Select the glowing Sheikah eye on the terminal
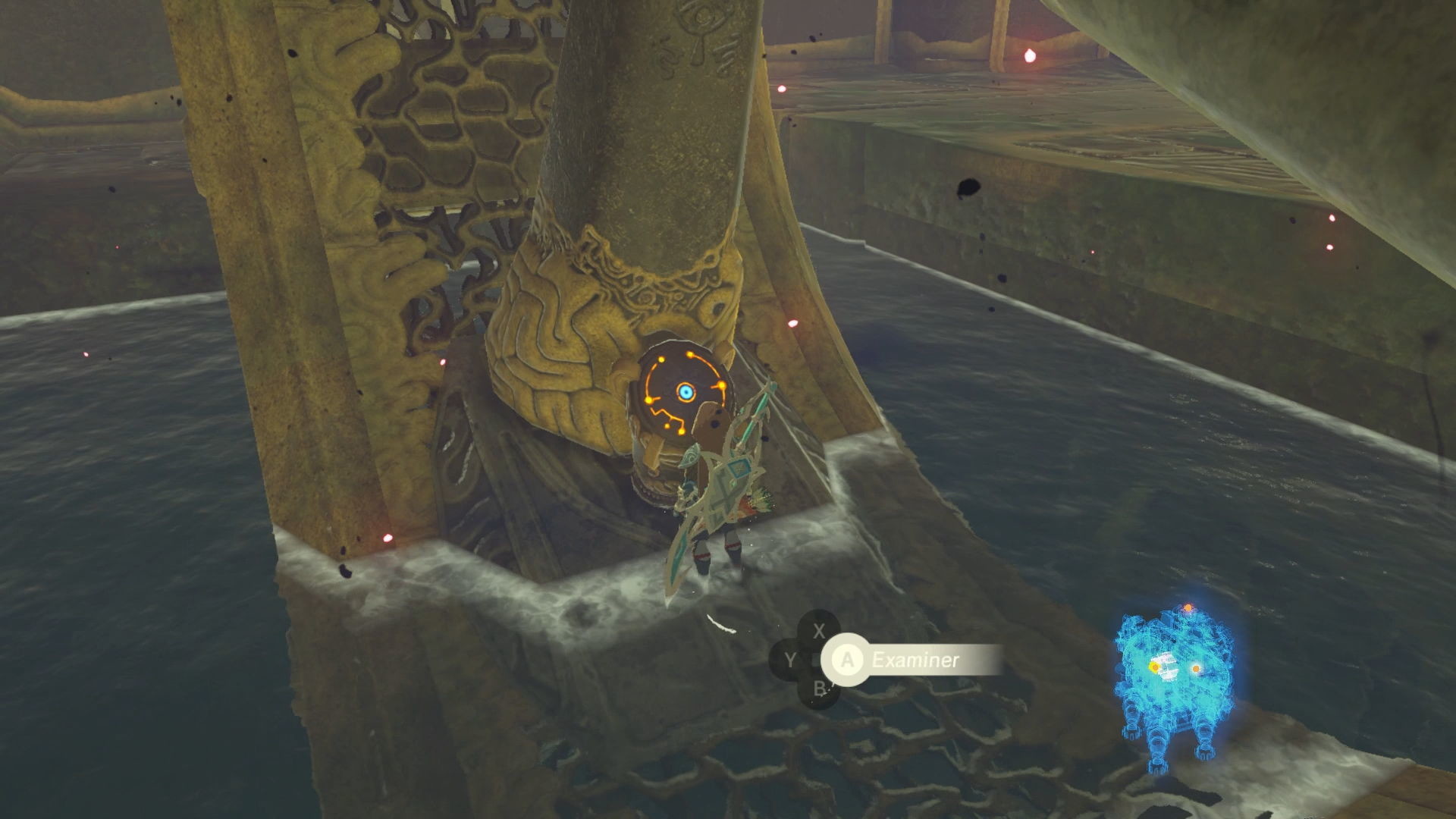The width and height of the screenshot is (1456, 819). click(687, 391)
